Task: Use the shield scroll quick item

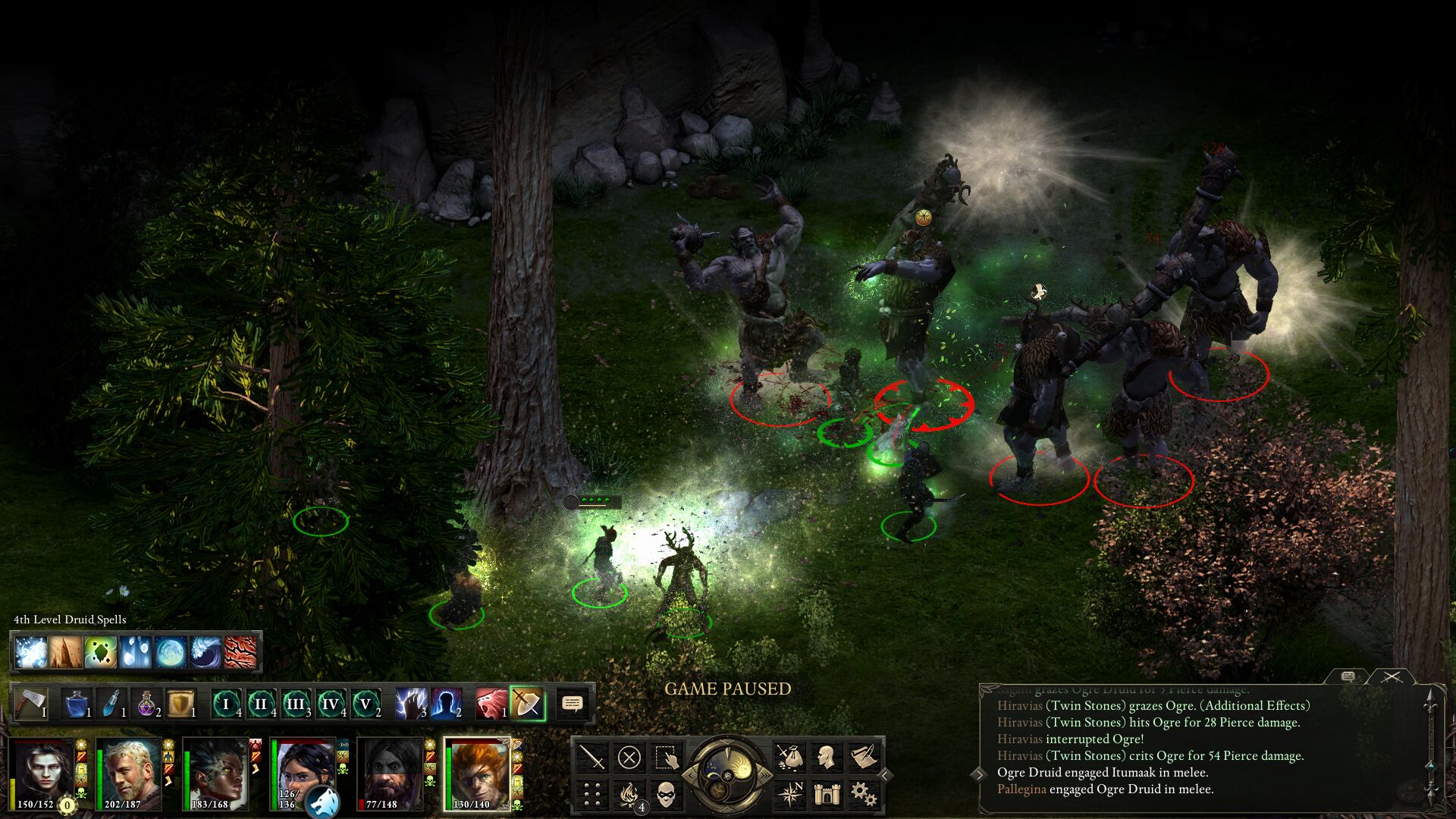Action: (180, 704)
